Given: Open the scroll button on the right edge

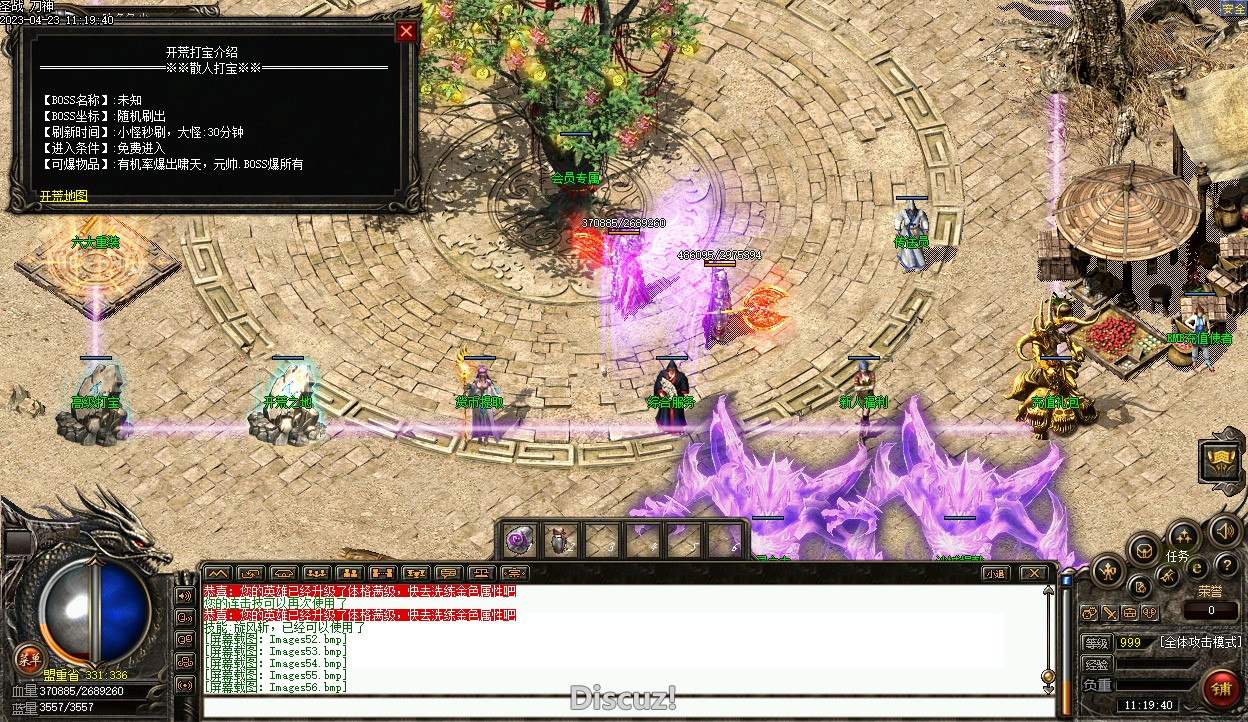Looking at the screenshot, I should tap(1222, 460).
